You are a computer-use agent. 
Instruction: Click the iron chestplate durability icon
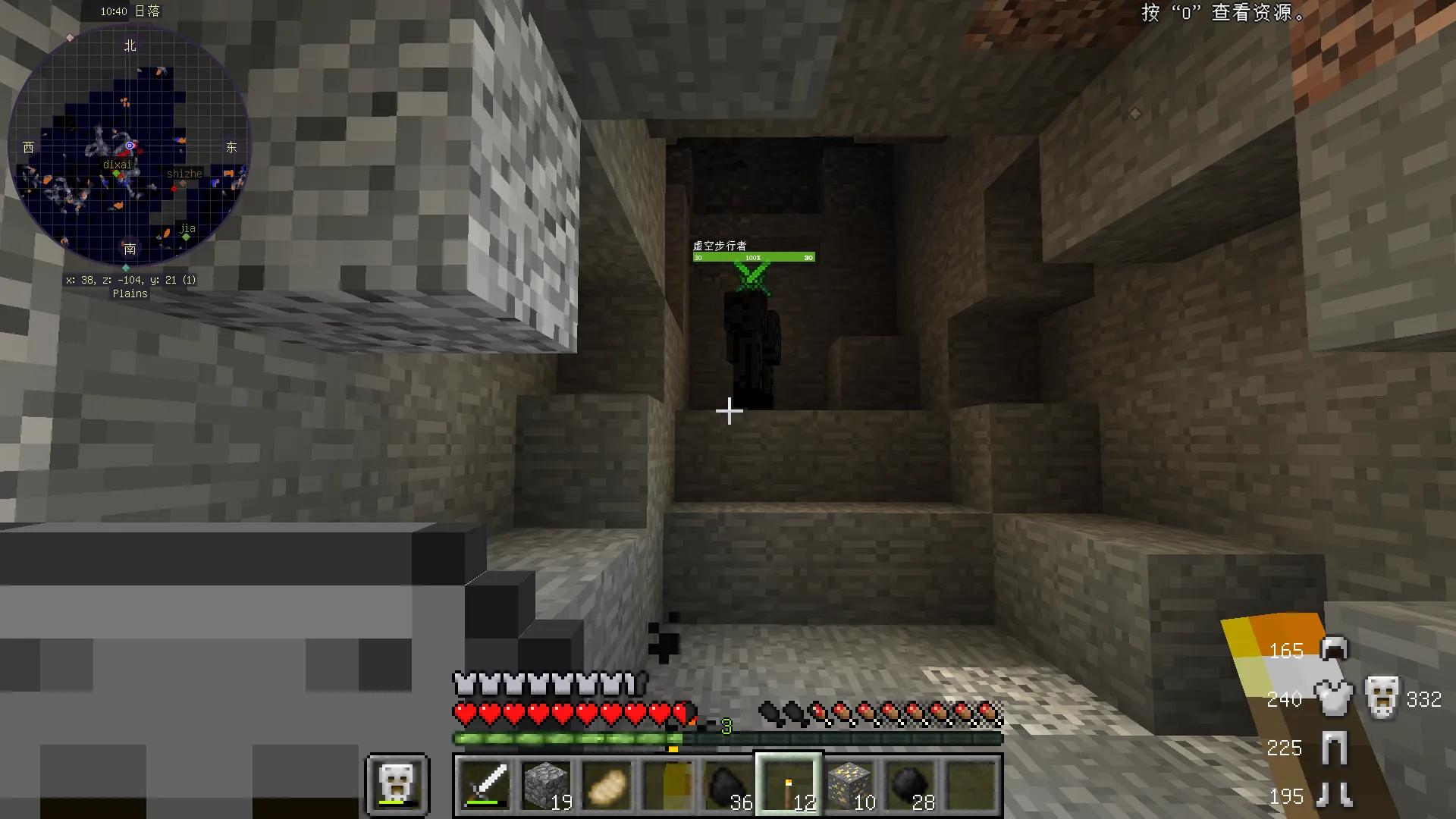(x=1334, y=698)
